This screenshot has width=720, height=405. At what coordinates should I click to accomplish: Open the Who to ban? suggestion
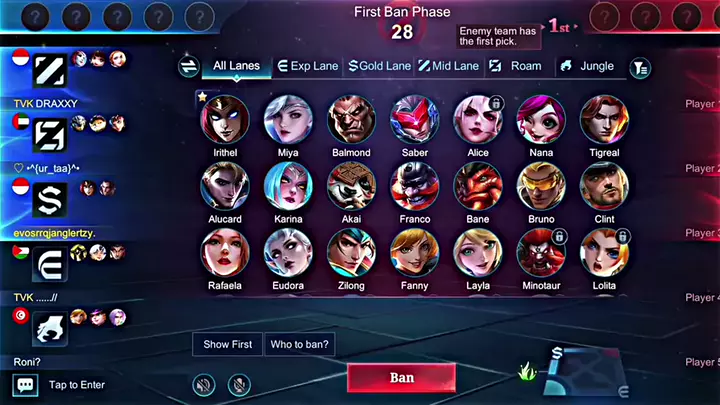pos(300,344)
